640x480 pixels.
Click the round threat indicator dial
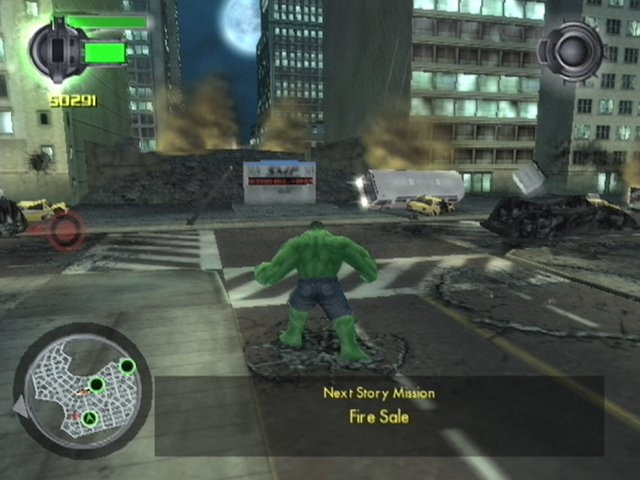click(x=570, y=49)
